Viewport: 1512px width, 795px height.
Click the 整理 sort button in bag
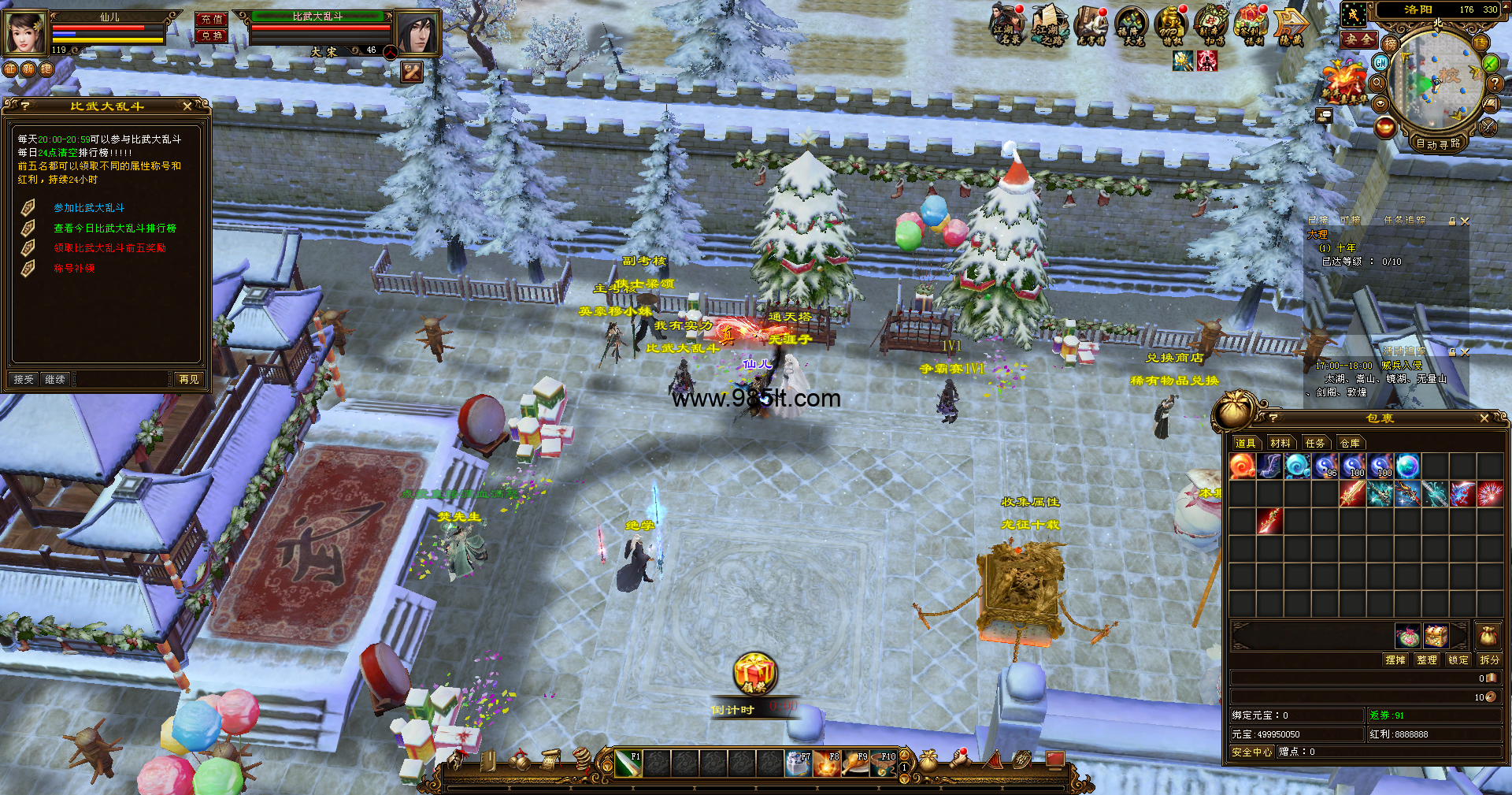click(1427, 660)
